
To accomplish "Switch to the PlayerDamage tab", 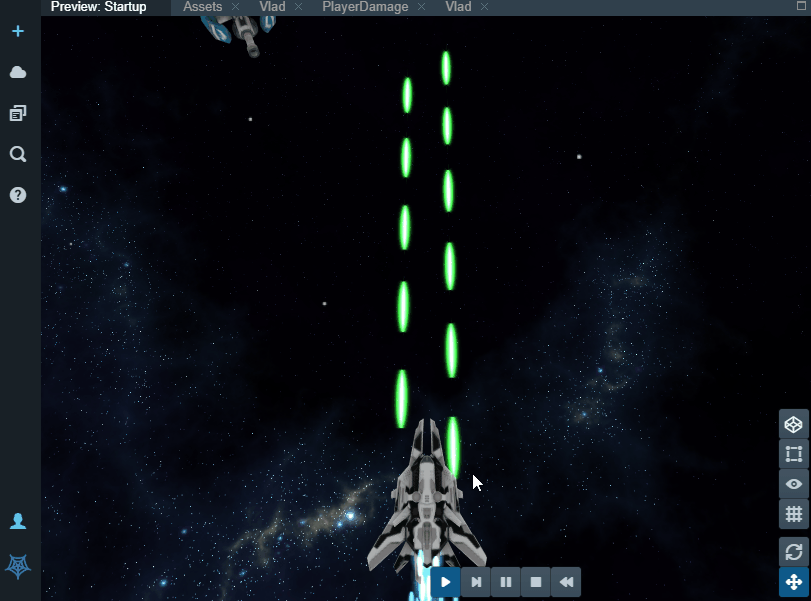I will (x=364, y=7).
